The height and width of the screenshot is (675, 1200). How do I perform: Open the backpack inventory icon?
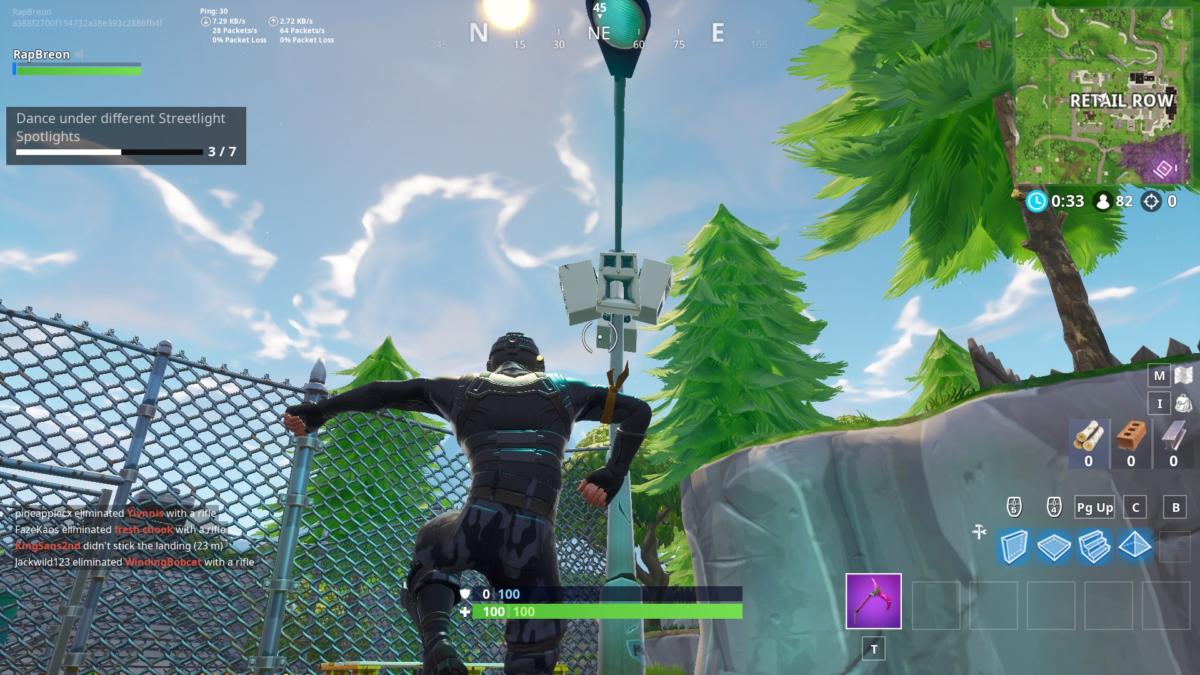[x=1183, y=403]
